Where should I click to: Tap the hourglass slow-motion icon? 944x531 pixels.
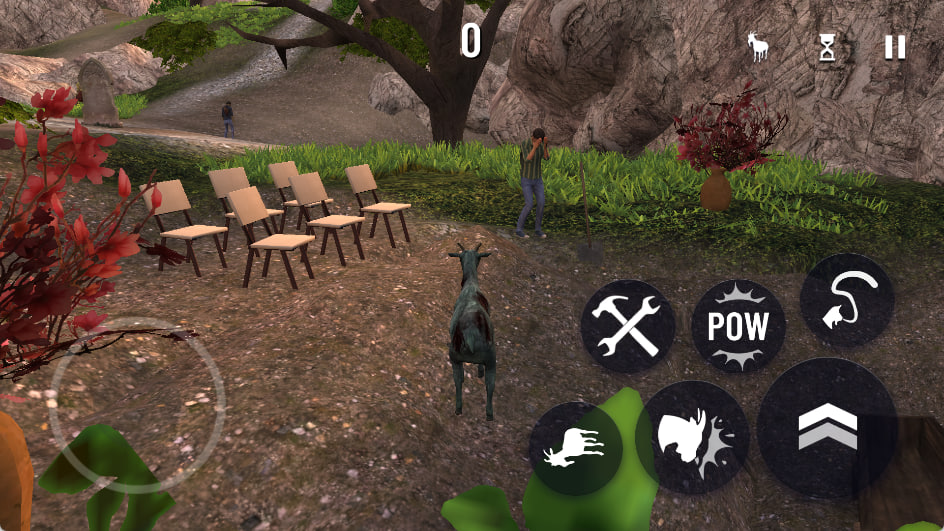click(x=827, y=47)
